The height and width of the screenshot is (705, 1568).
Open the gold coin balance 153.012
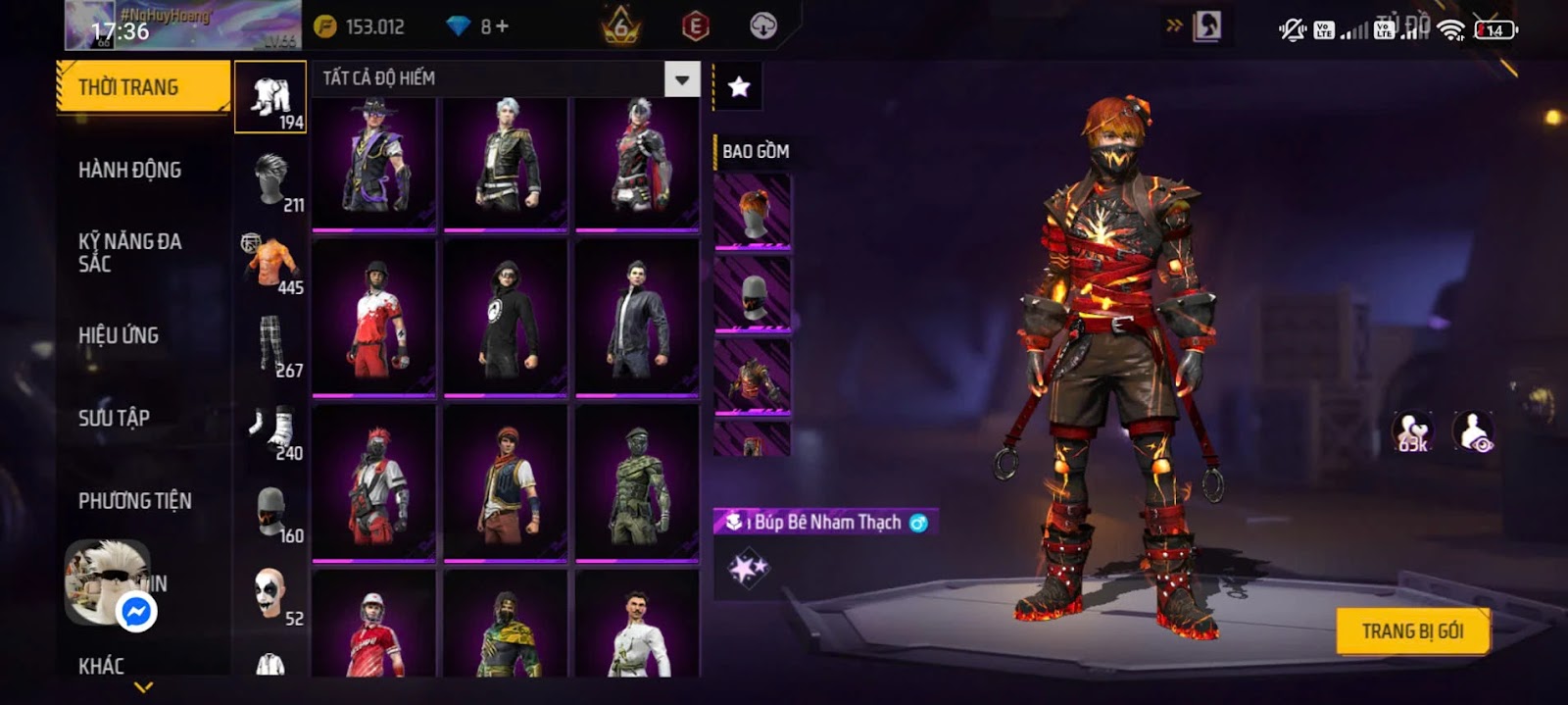pyautogui.click(x=360, y=26)
